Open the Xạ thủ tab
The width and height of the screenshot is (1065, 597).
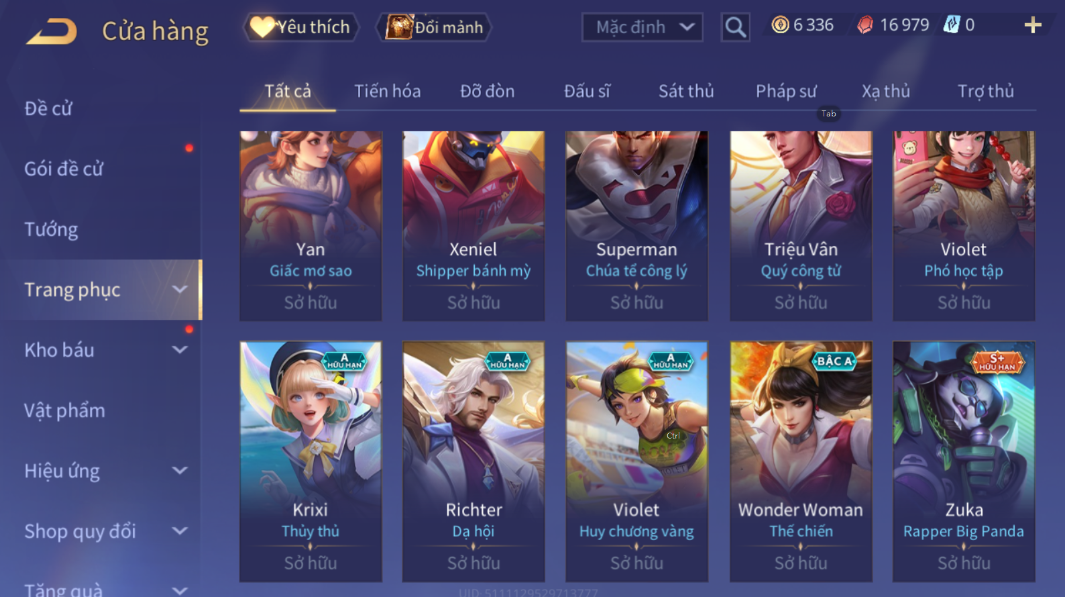[886, 91]
